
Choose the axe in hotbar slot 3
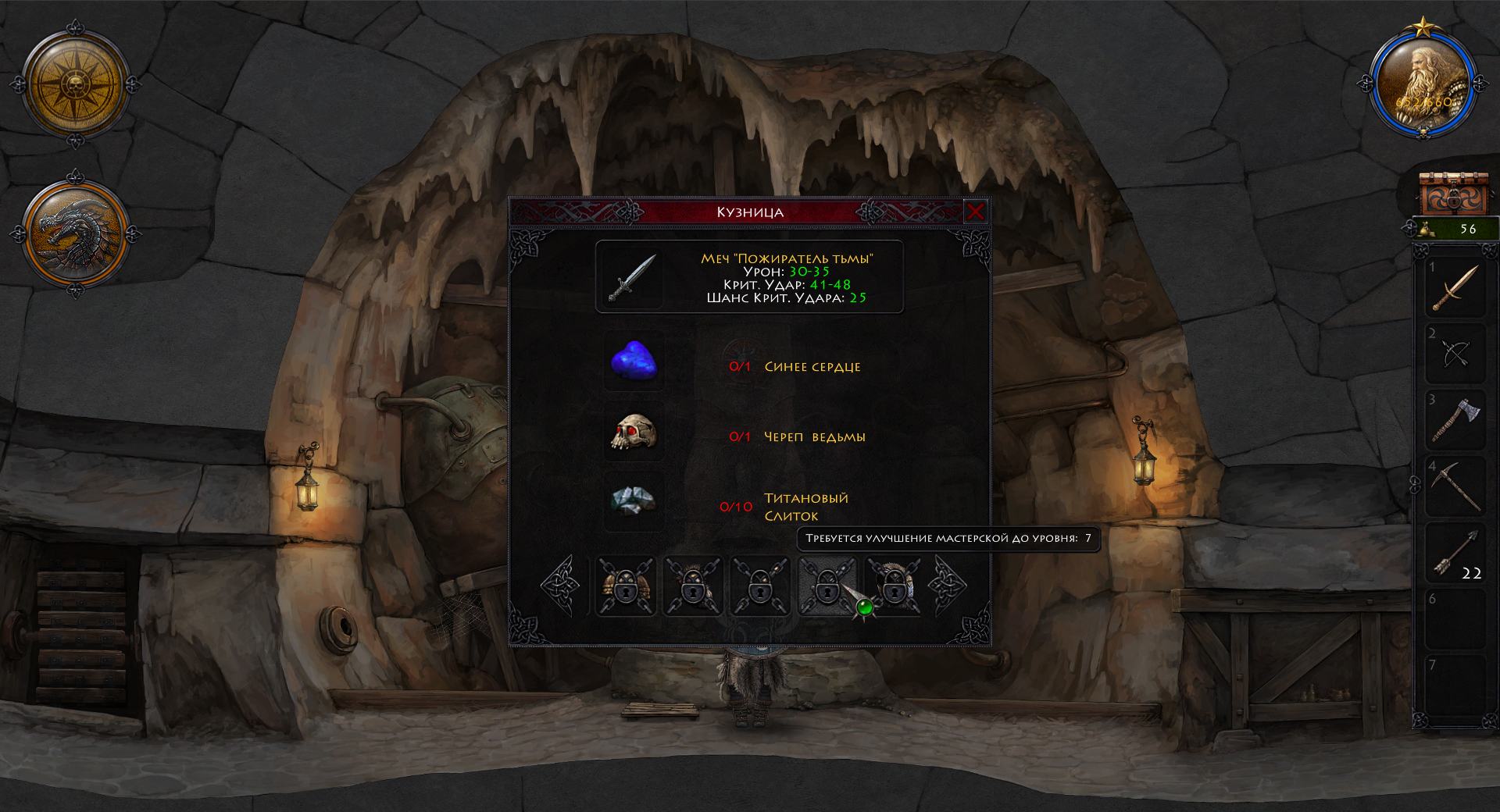coord(1455,420)
